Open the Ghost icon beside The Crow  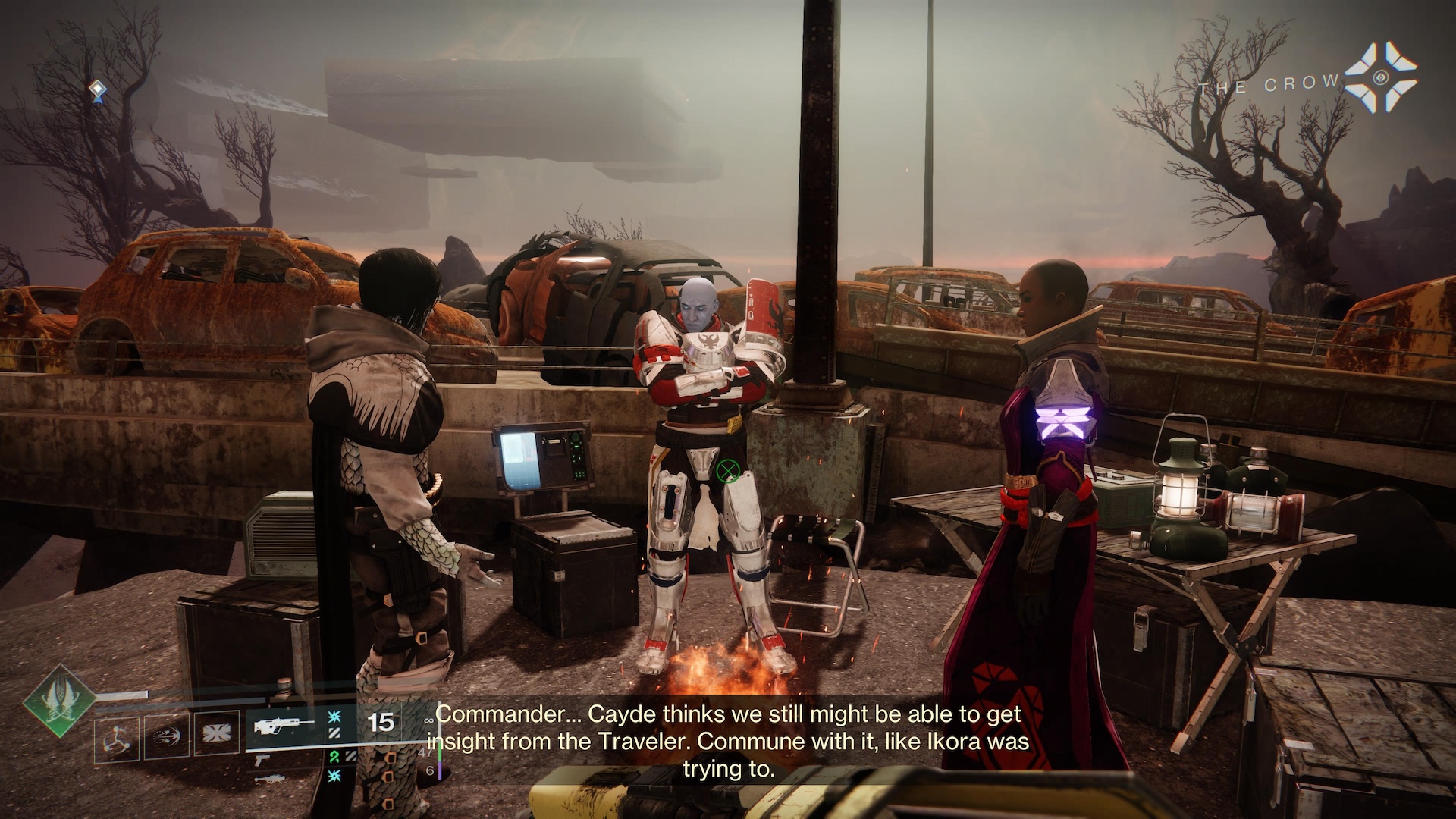pos(1381,77)
